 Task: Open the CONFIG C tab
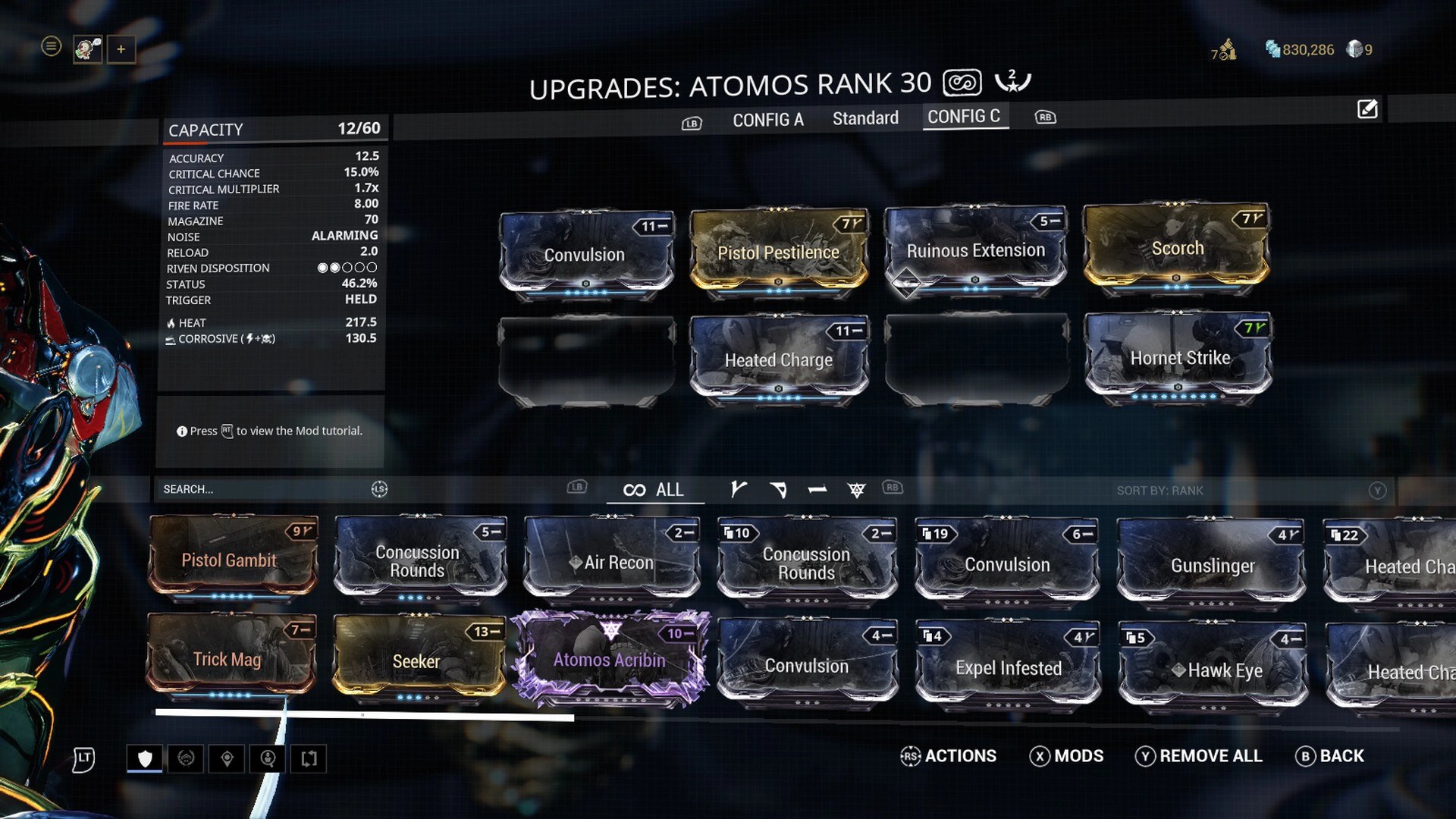coord(964,116)
